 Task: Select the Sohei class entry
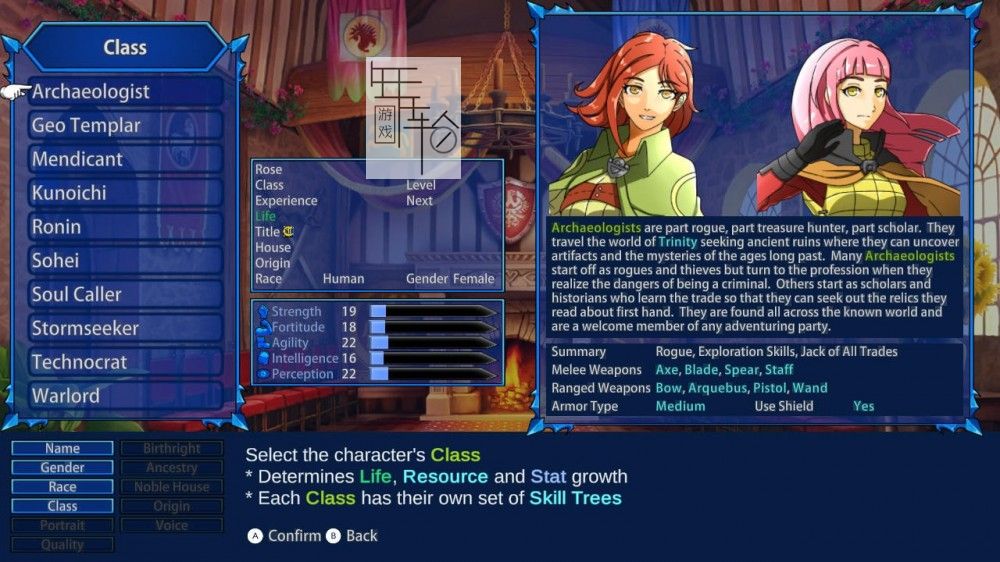pos(125,261)
